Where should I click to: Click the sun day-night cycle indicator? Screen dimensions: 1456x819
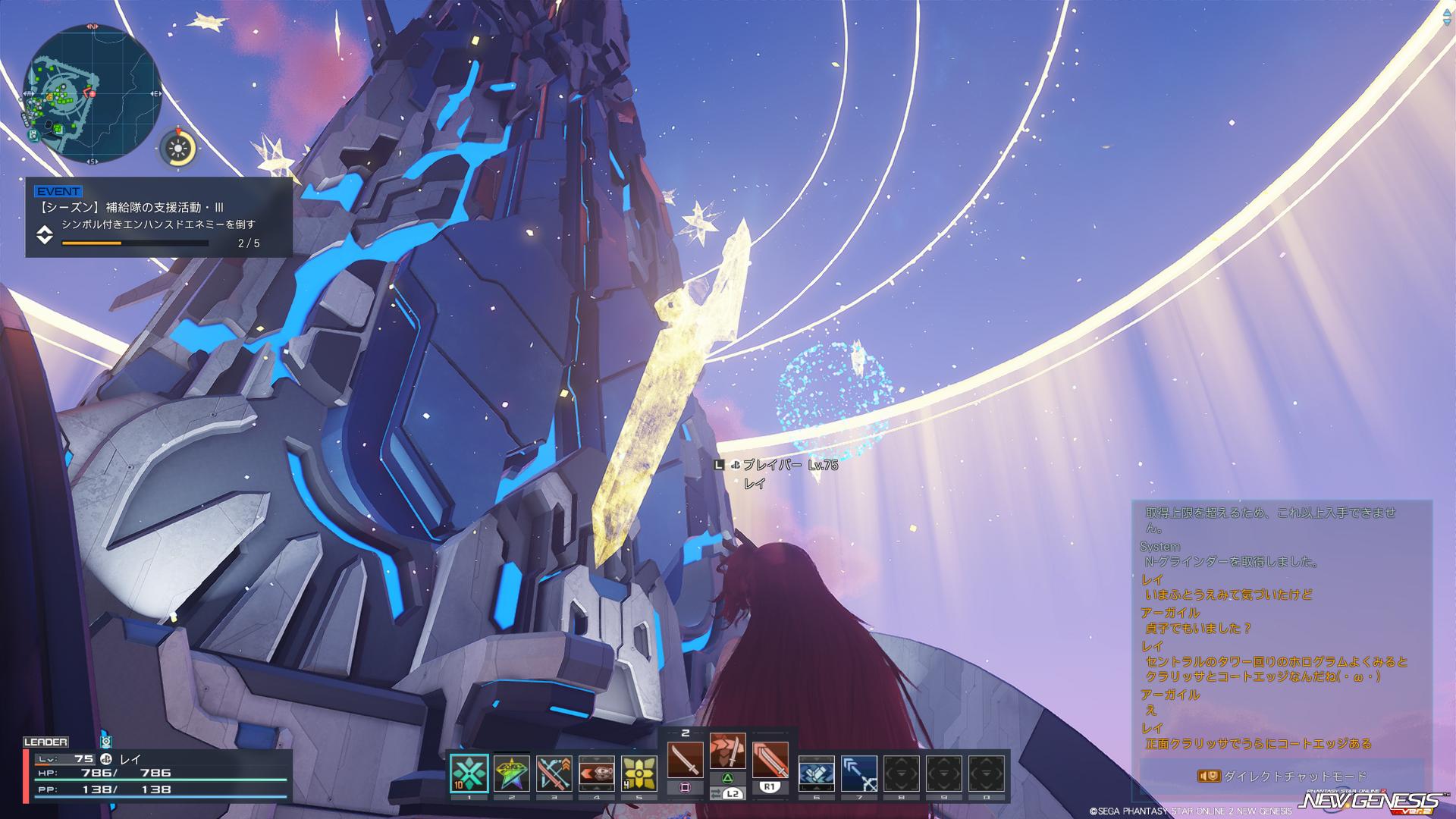point(180,147)
